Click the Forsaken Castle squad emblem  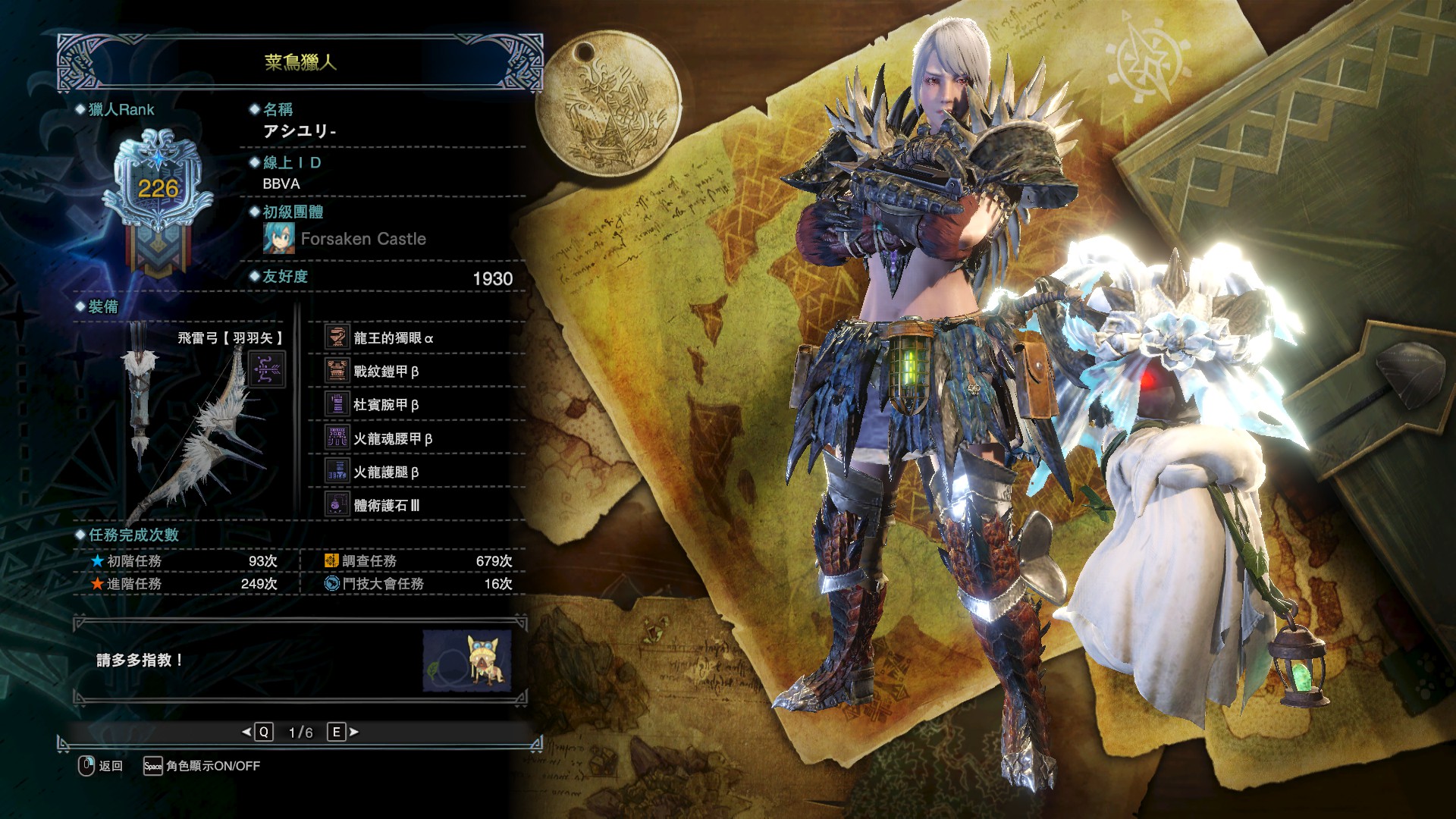point(278,239)
